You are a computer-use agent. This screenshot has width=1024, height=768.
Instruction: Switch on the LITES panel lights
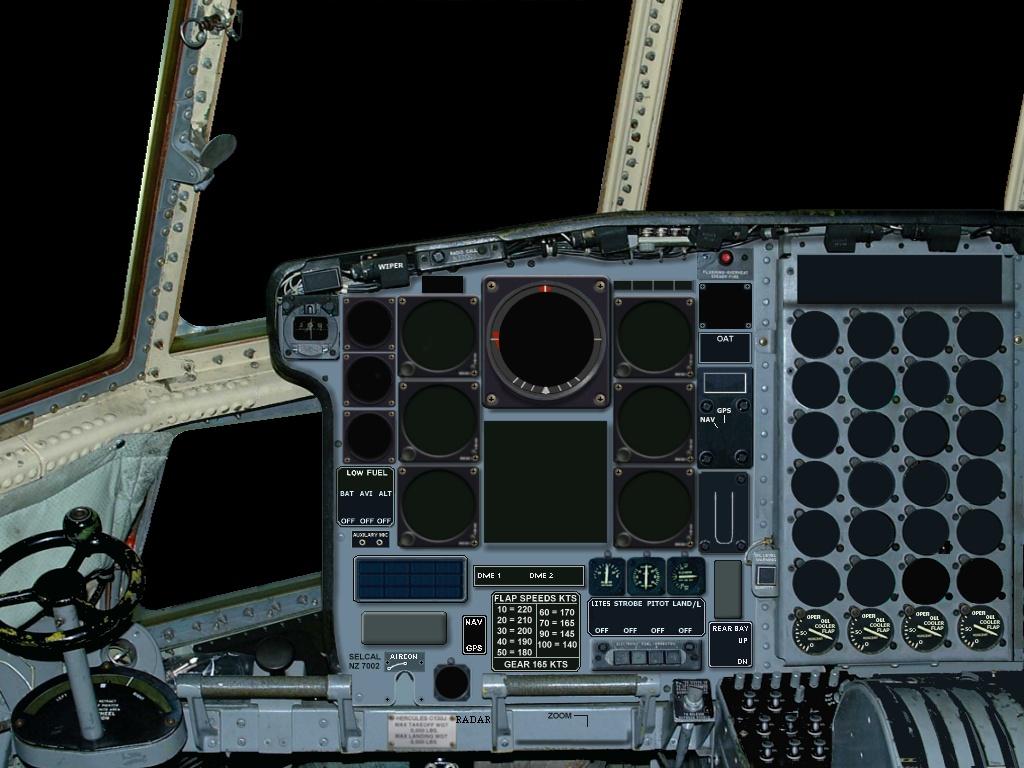pyautogui.click(x=602, y=617)
